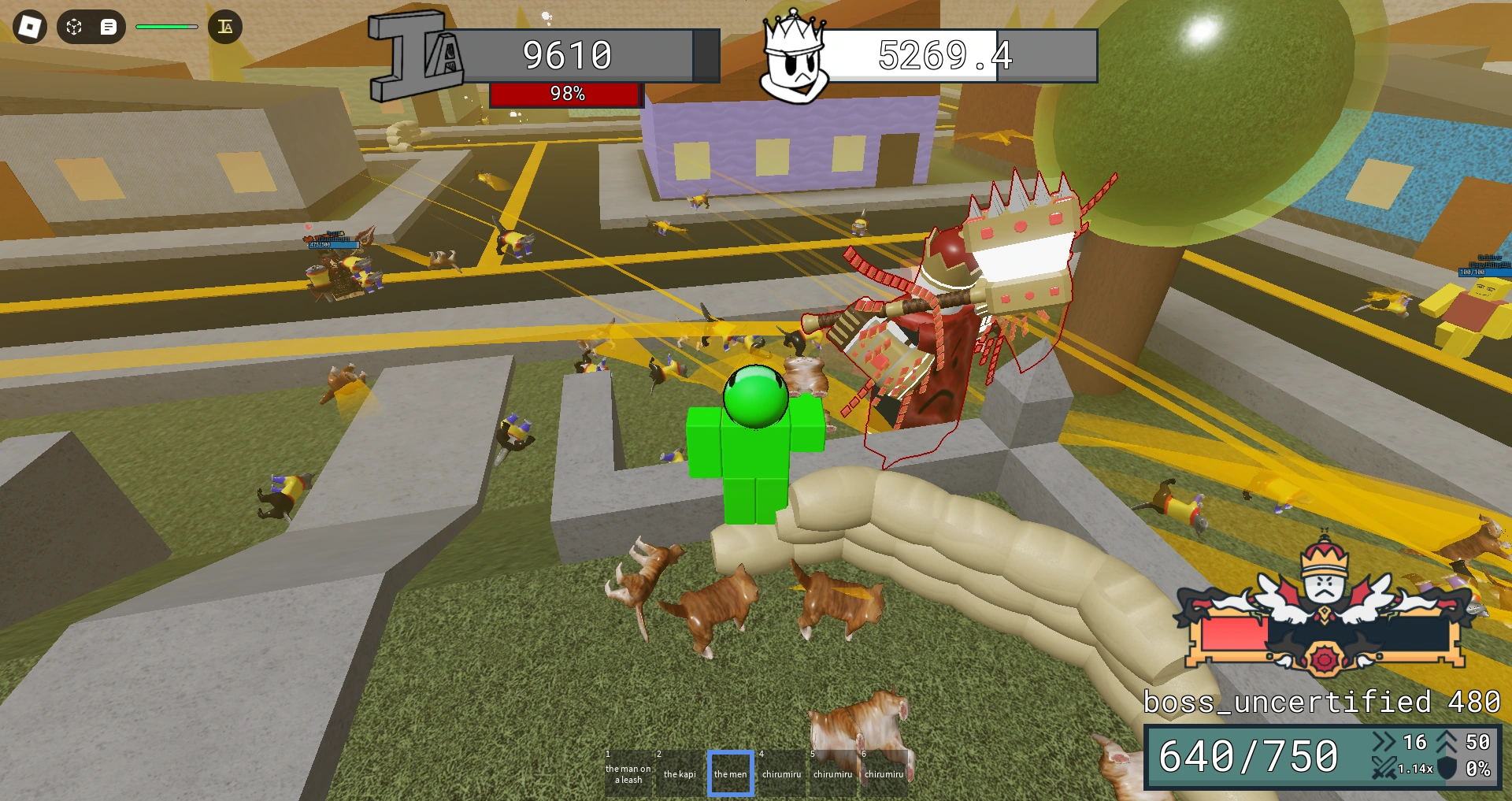Select hotbar slot 2 'the kapi'
Image resolution: width=1512 pixels, height=801 pixels.
point(679,773)
